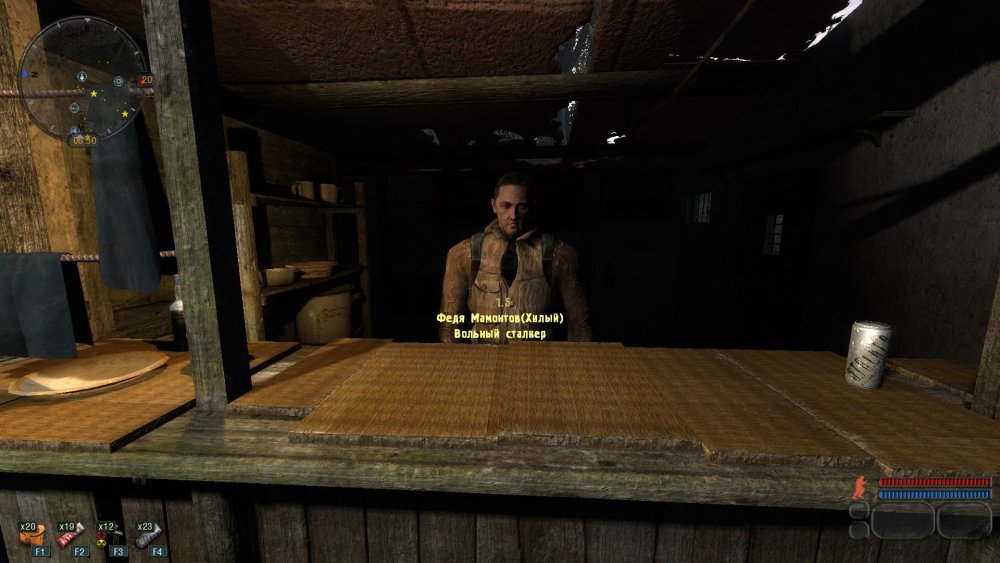Use the anti-radiation quick slot
The height and width of the screenshot is (563, 1000).
109,538
